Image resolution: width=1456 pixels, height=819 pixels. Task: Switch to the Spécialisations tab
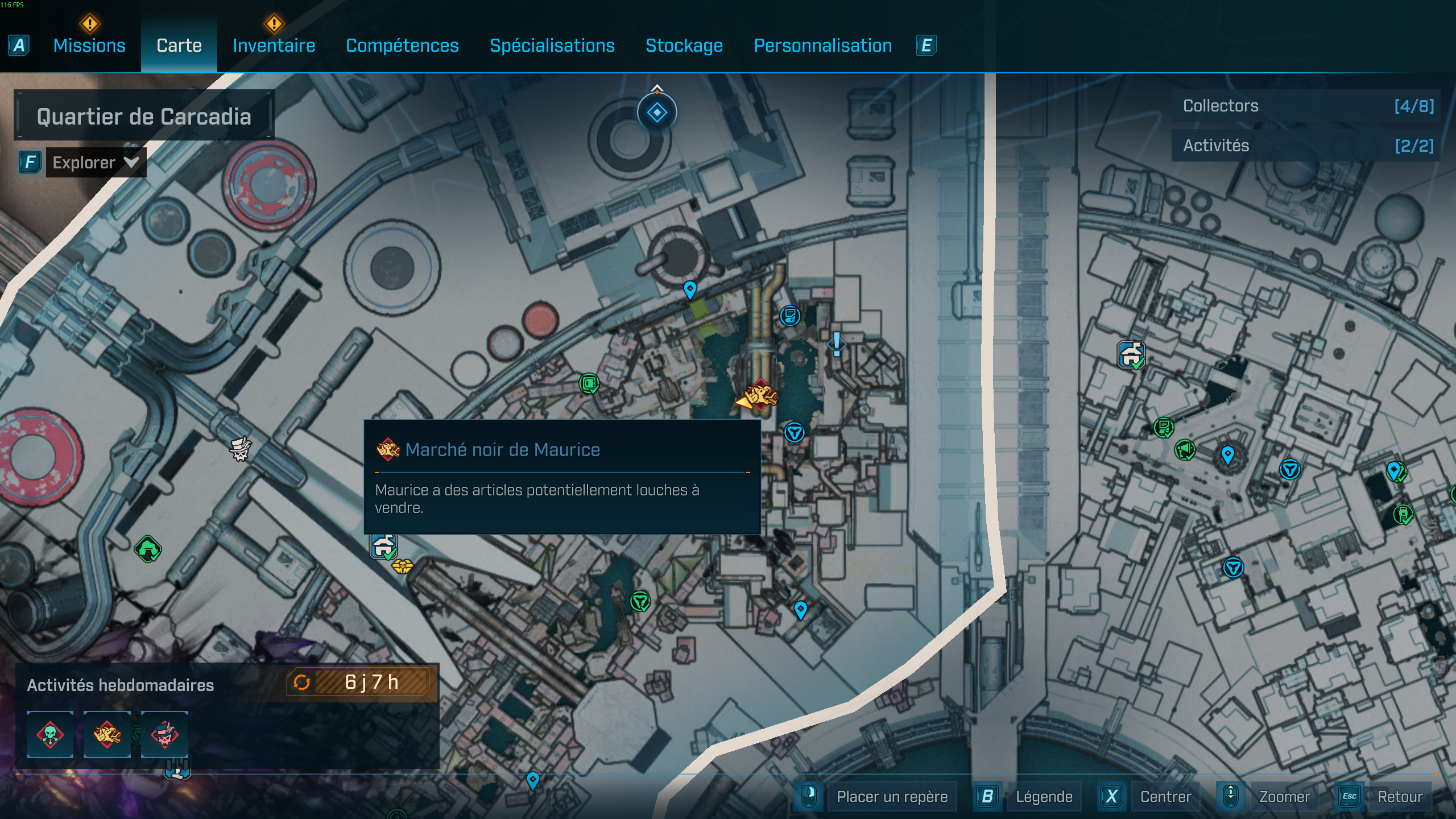[552, 45]
